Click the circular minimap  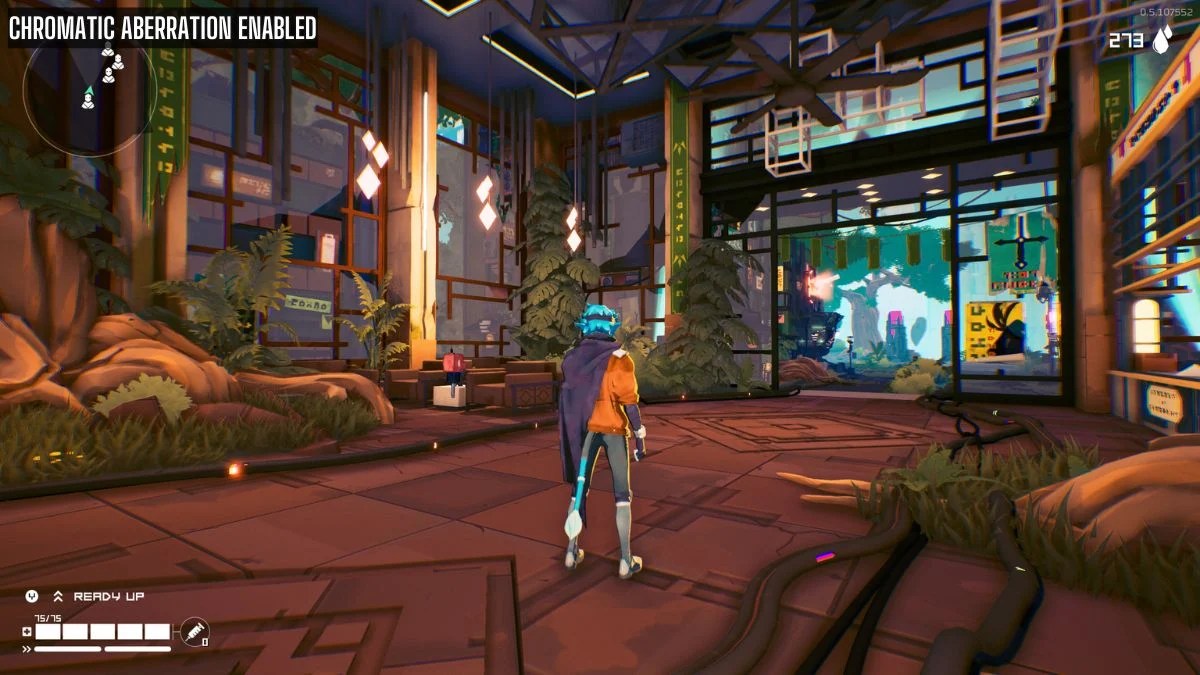click(88, 90)
